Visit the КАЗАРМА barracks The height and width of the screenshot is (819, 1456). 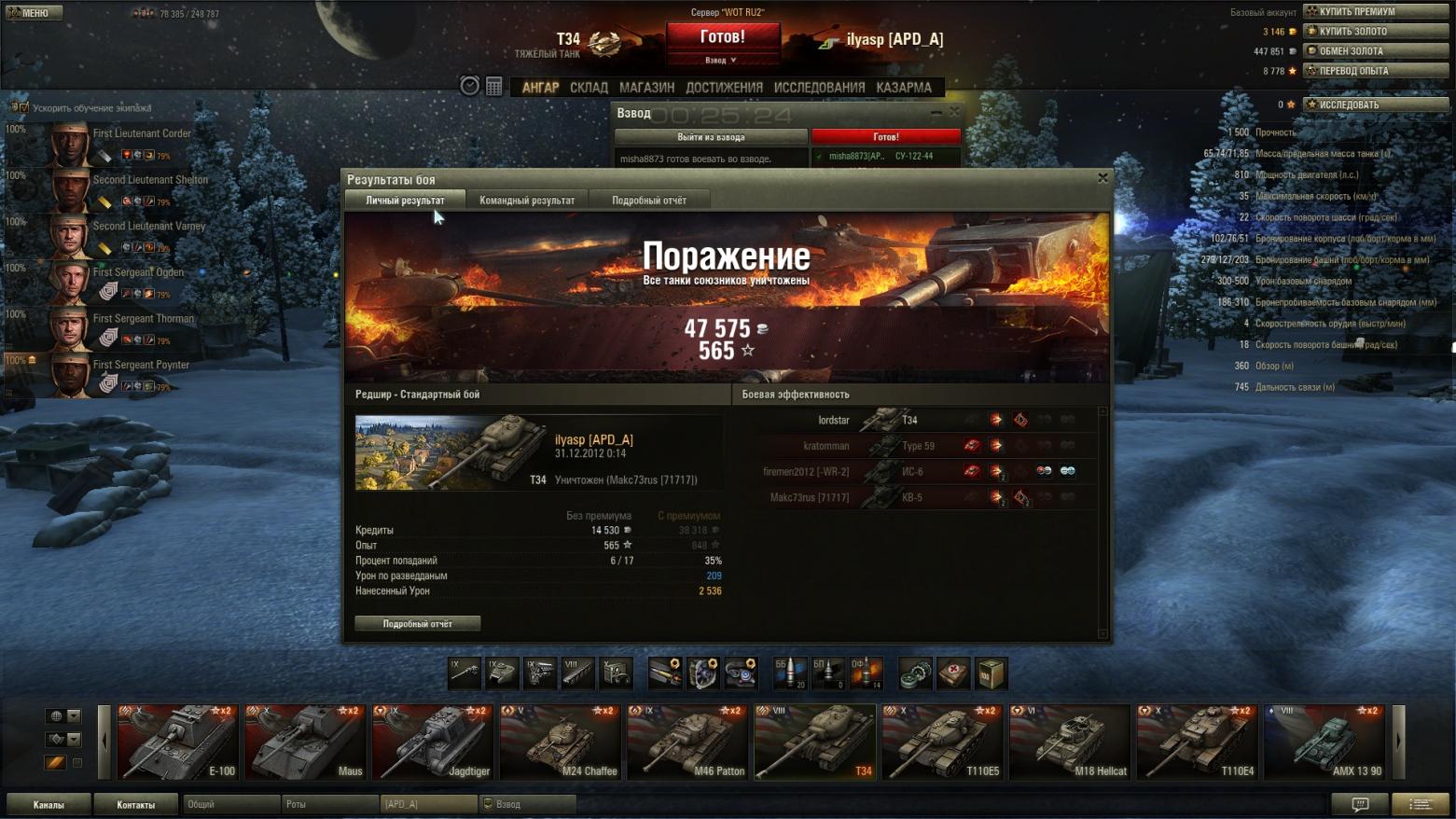pos(903,88)
